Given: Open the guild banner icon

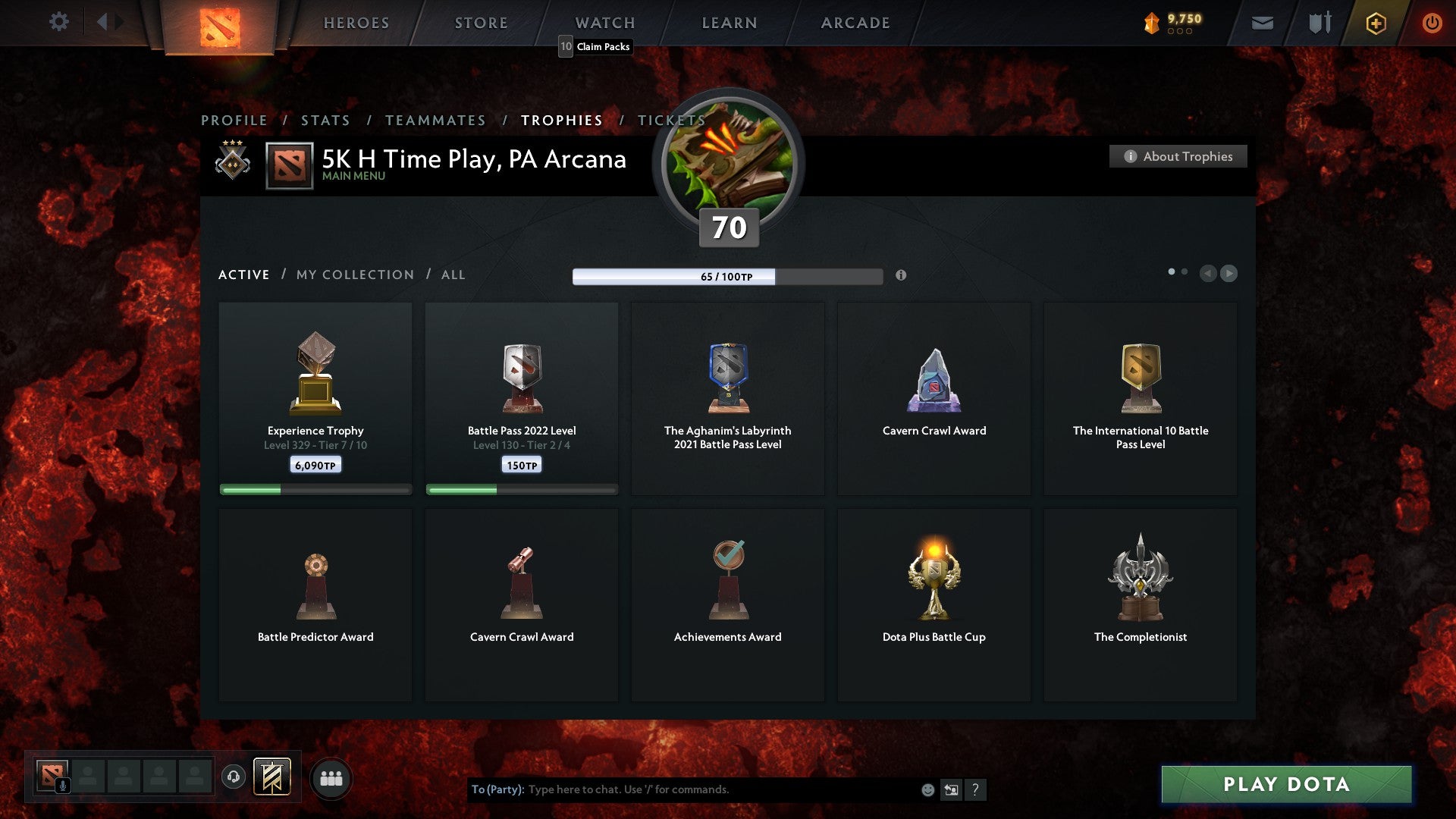Looking at the screenshot, I should 271,777.
